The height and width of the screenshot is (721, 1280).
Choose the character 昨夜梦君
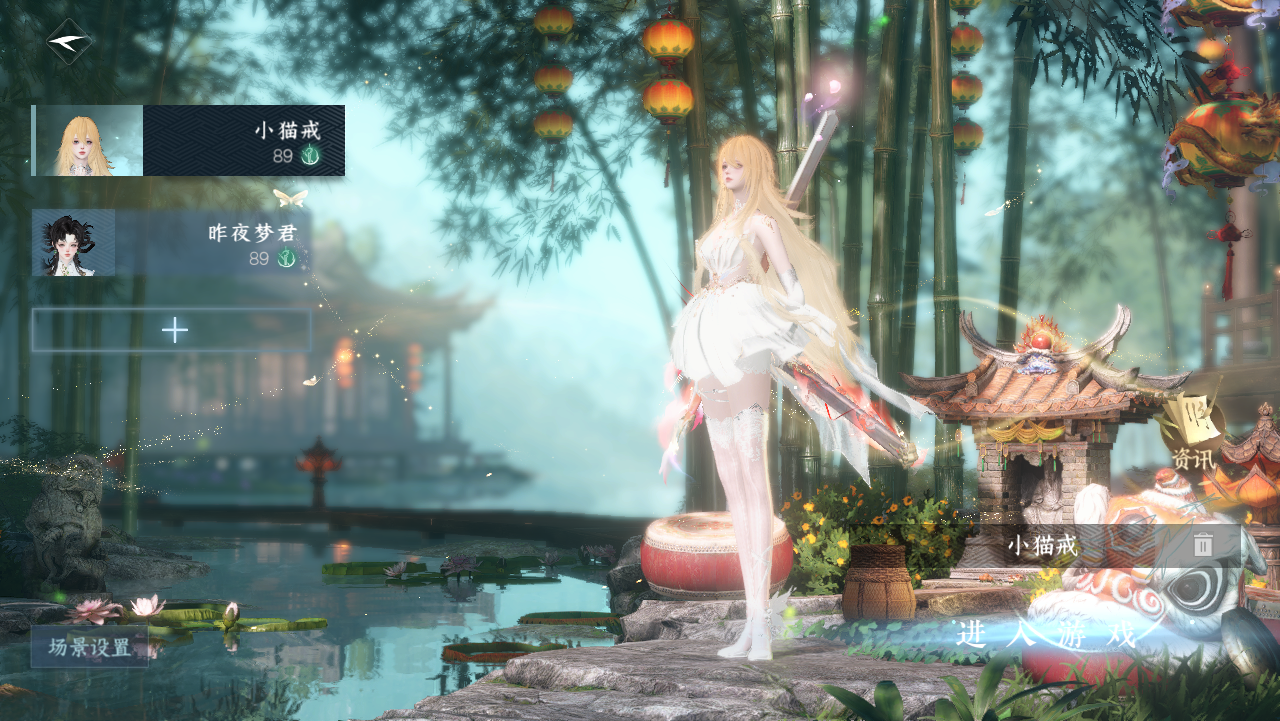click(x=172, y=243)
